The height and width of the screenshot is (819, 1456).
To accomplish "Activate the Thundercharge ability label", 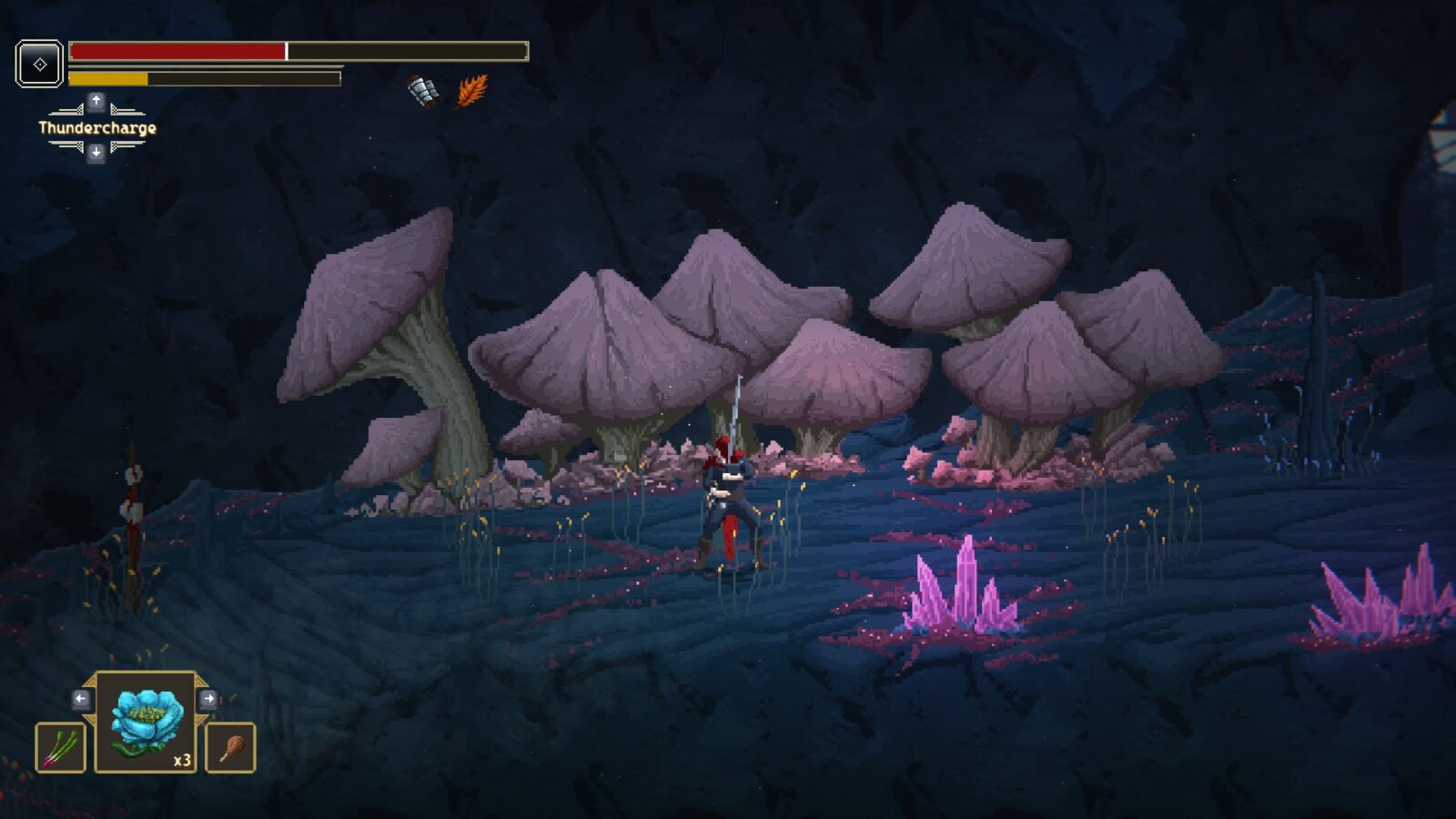I will click(x=97, y=128).
